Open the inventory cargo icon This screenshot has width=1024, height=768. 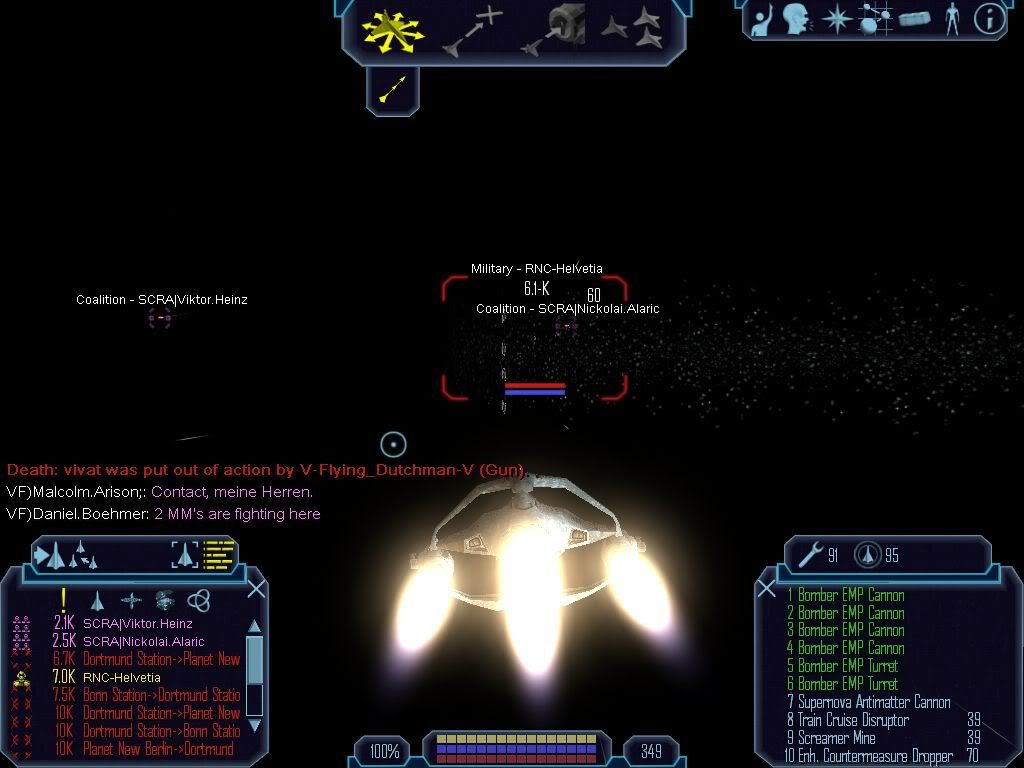[x=914, y=18]
